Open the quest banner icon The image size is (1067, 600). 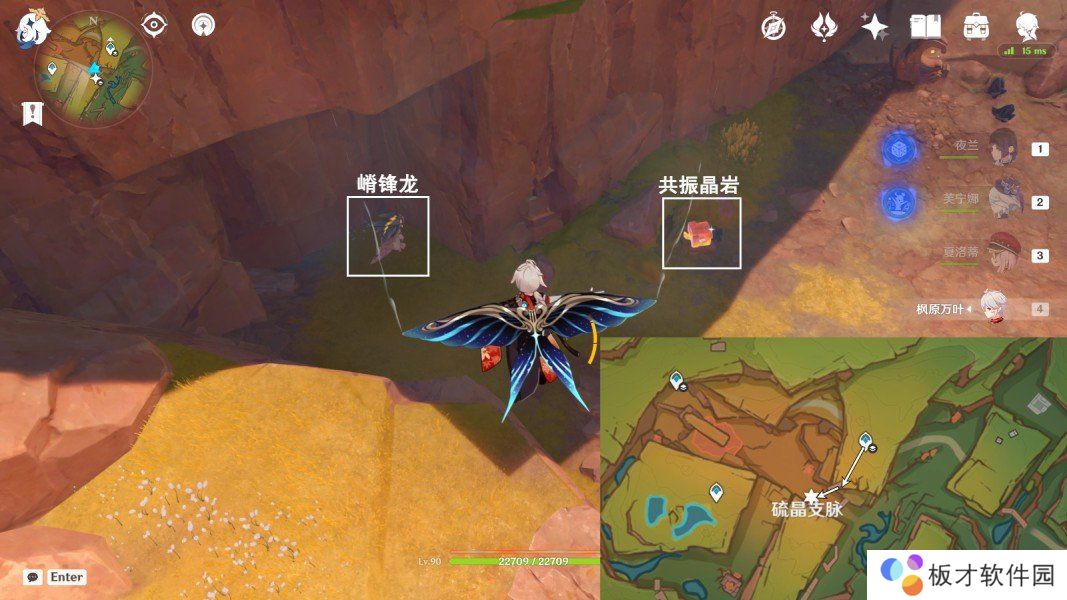click(34, 113)
